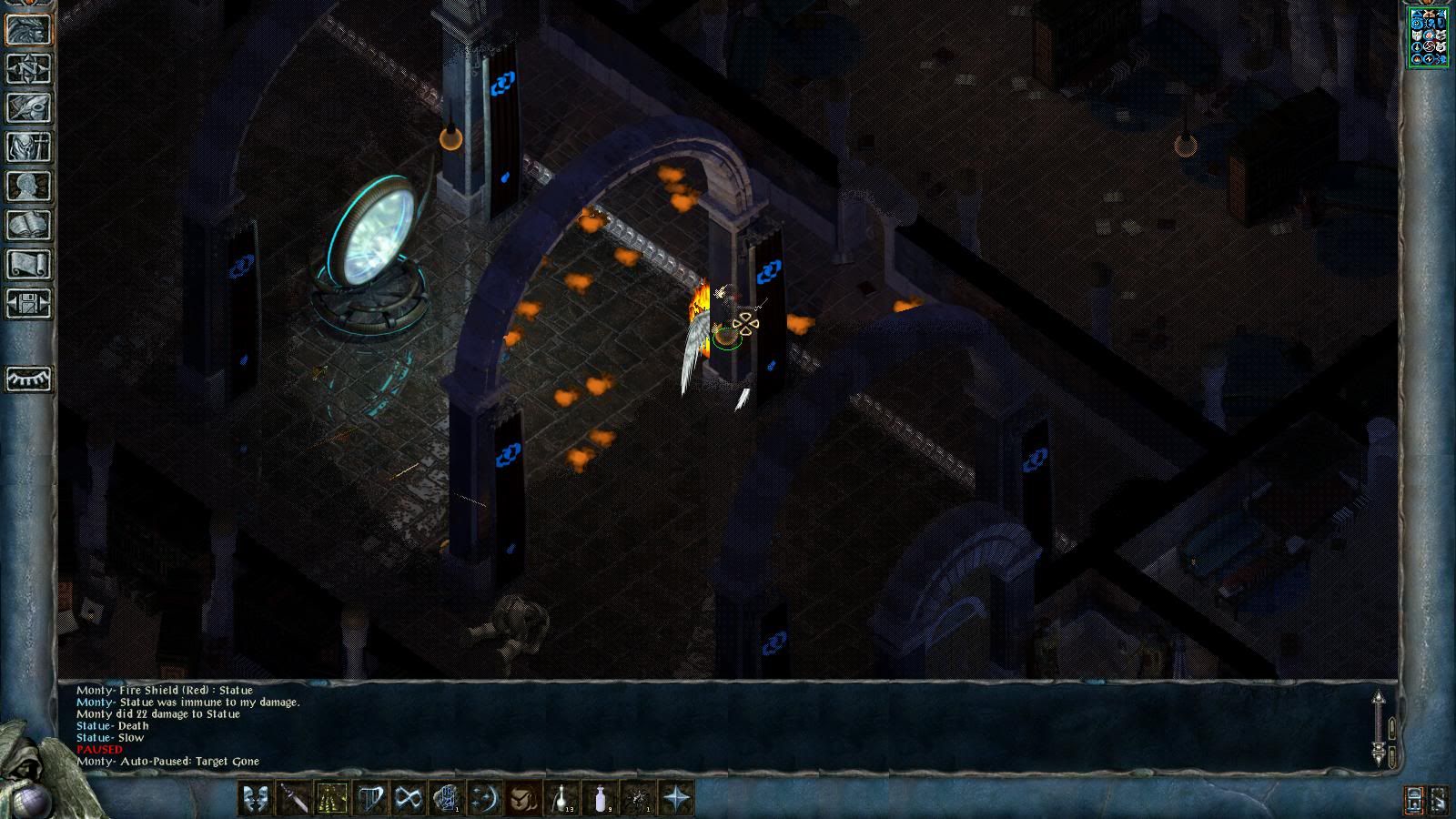Toggle rest with the closed eye button
This screenshot has width=1456, height=819.
coord(28,379)
